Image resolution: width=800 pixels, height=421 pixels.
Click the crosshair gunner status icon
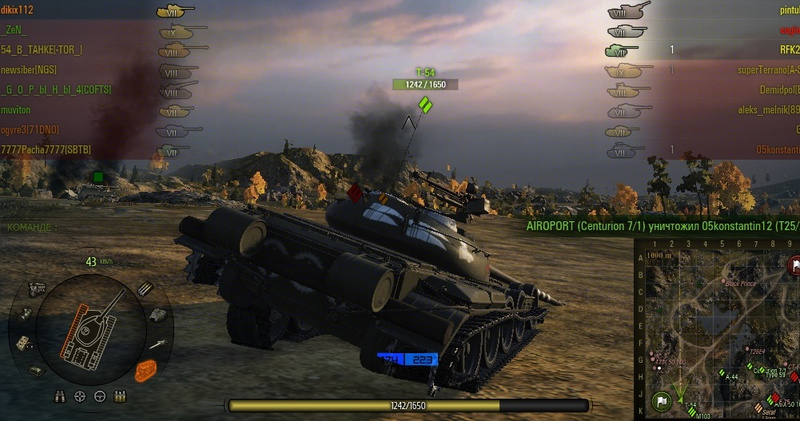[78, 396]
